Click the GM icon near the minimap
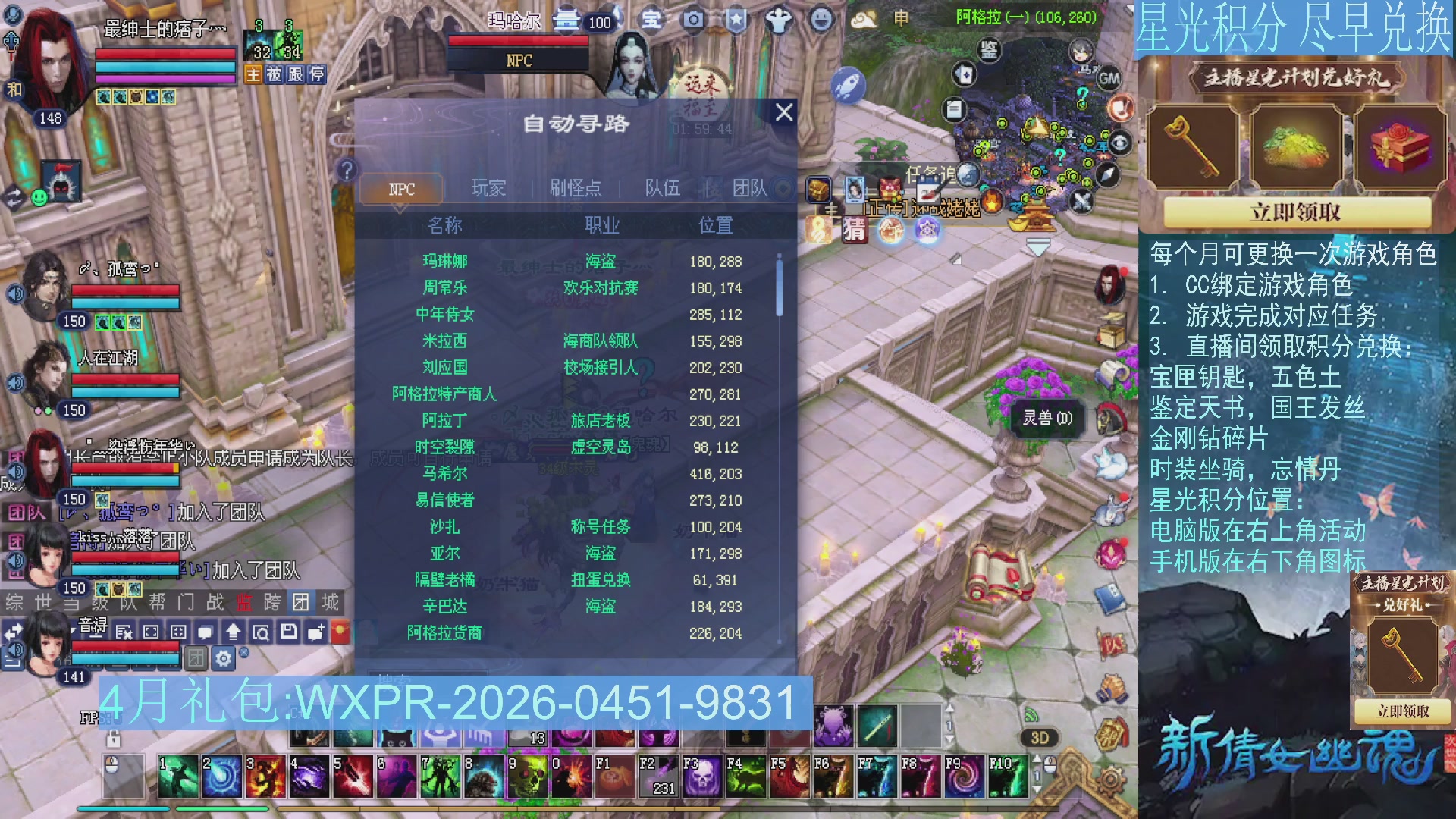This screenshot has width=1456, height=819. (x=1110, y=76)
